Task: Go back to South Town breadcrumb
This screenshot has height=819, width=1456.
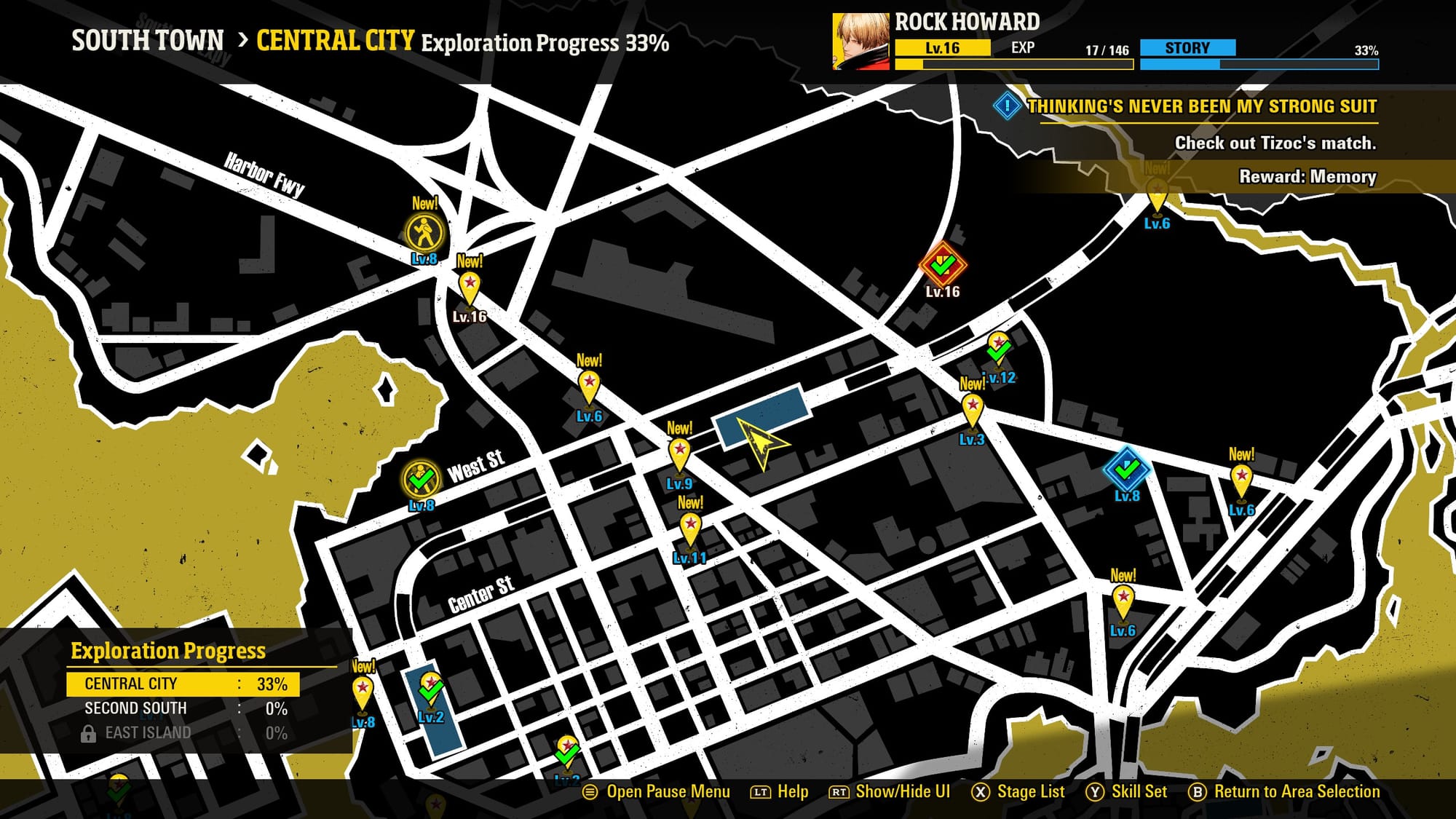Action: (x=148, y=41)
